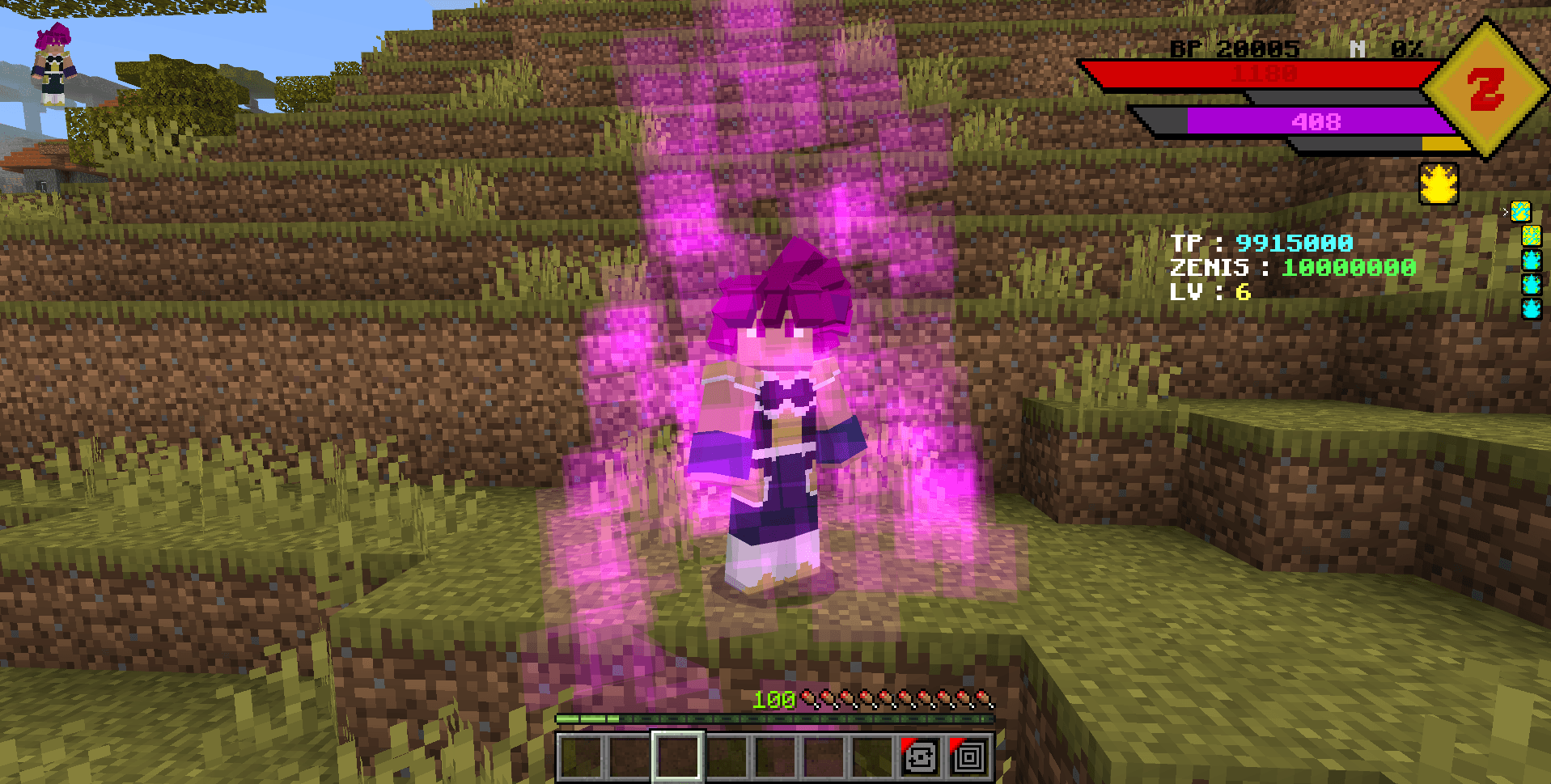1551x784 pixels.
Task: Select the first cyan ki skill icon
Action: (1532, 261)
